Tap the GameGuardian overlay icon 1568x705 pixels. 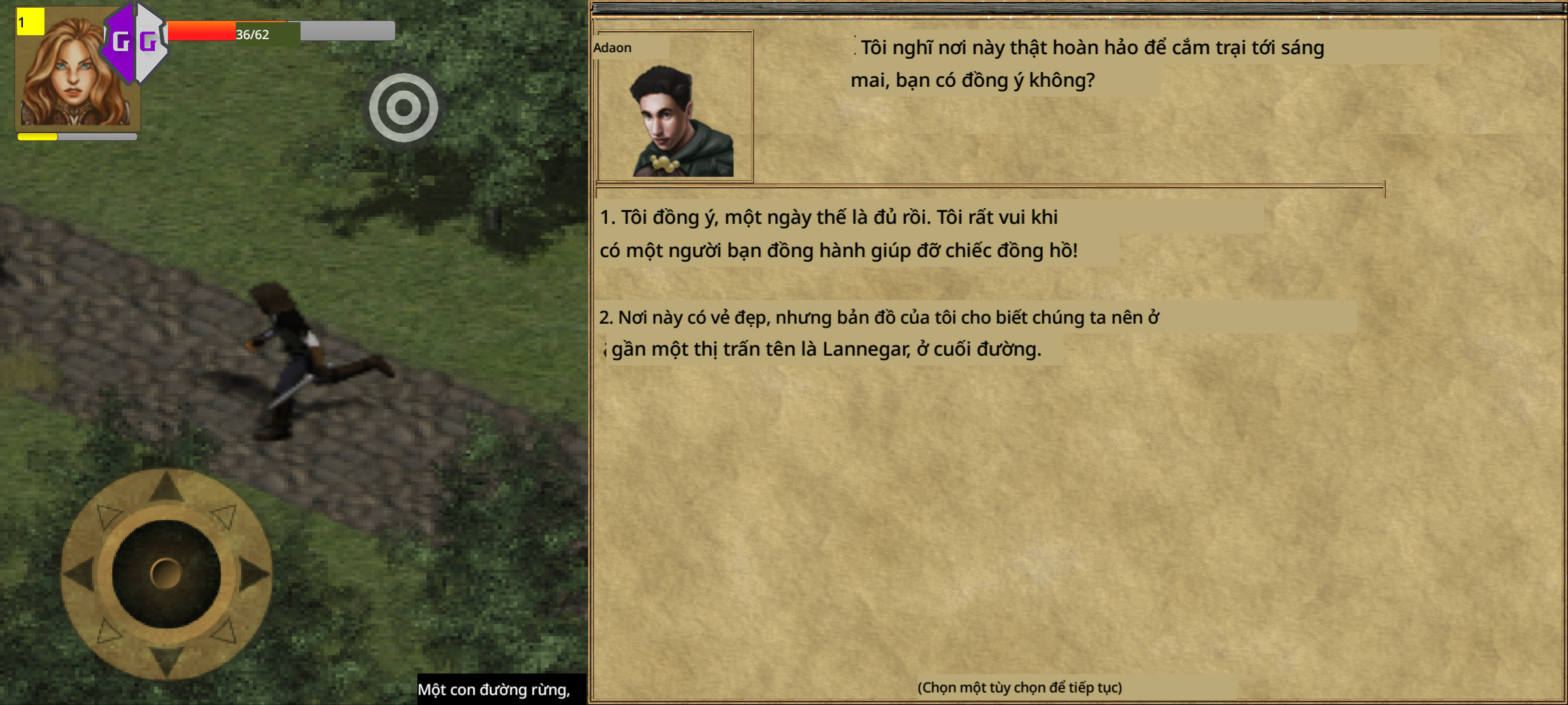pyautogui.click(x=135, y=42)
